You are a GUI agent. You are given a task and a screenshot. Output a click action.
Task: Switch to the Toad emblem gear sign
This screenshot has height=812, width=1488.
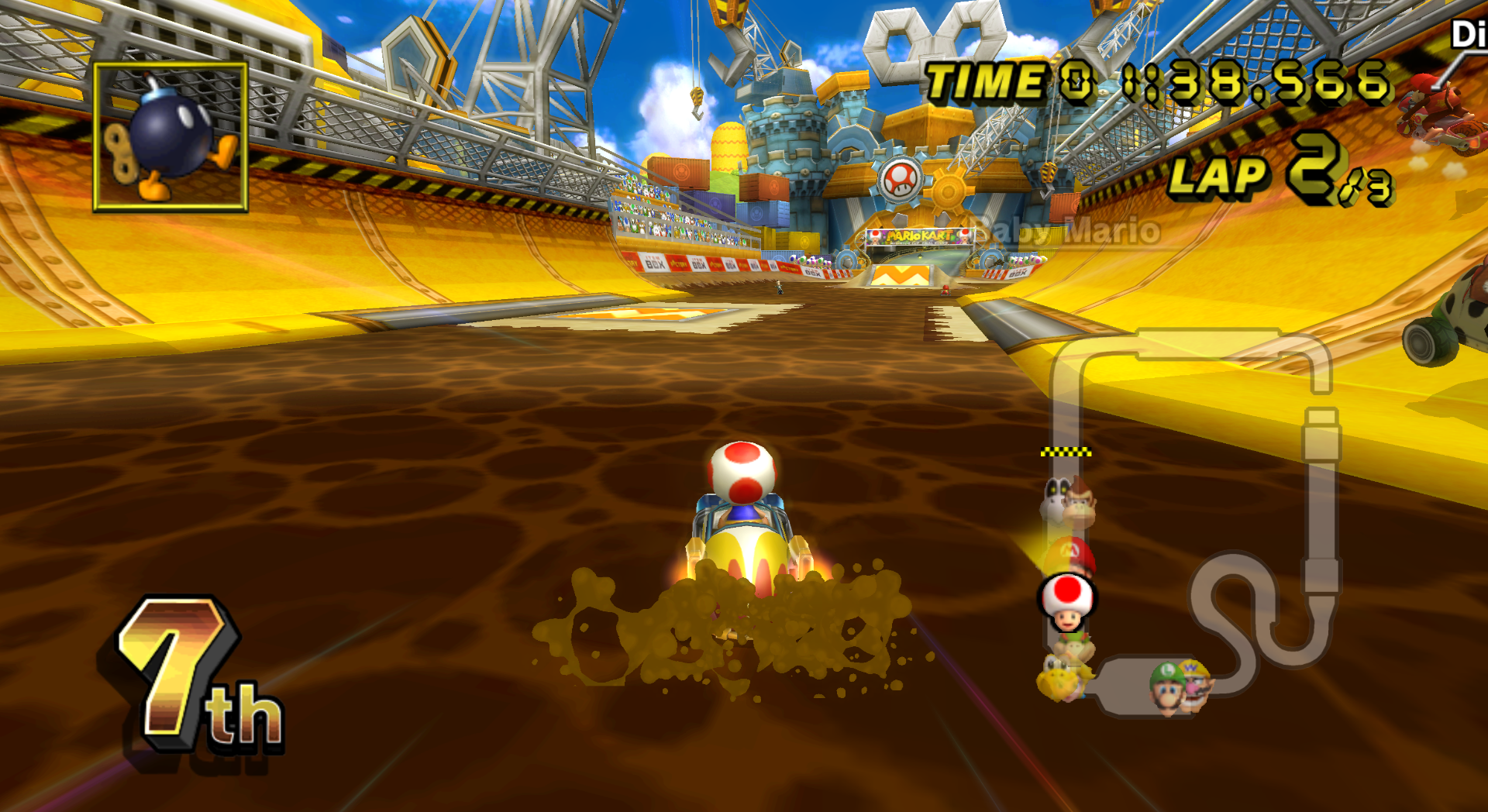click(899, 180)
